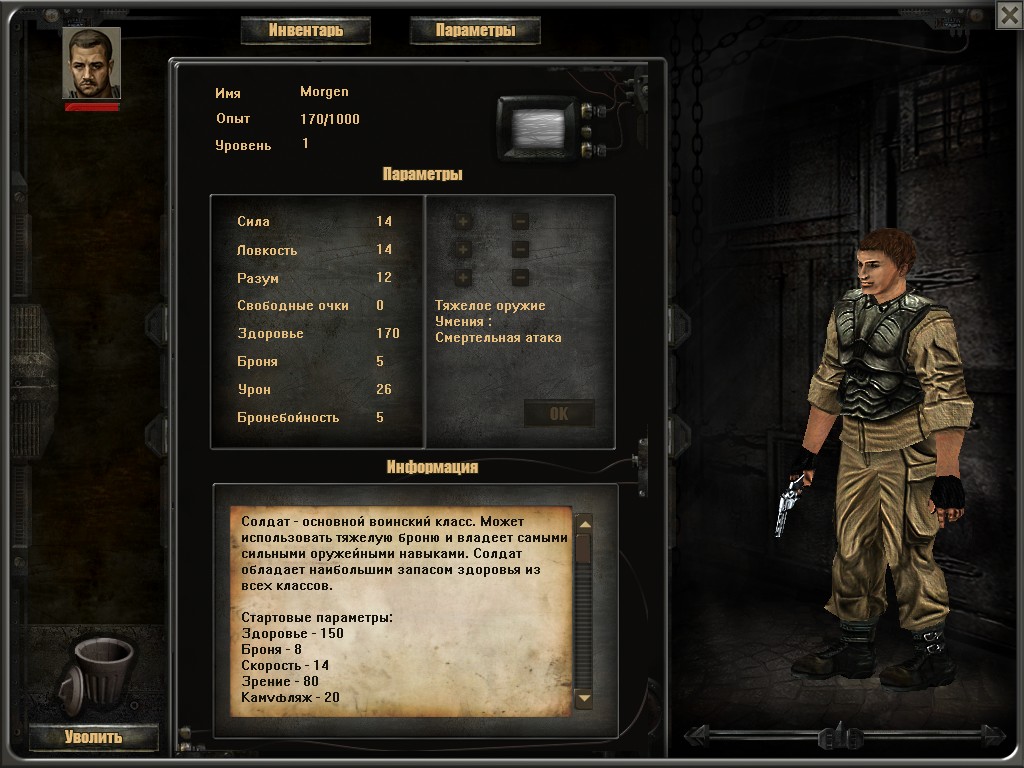Image resolution: width=1024 pixels, height=768 pixels.
Task: Confirm parameters with the OK button
Action: pyautogui.click(x=559, y=414)
